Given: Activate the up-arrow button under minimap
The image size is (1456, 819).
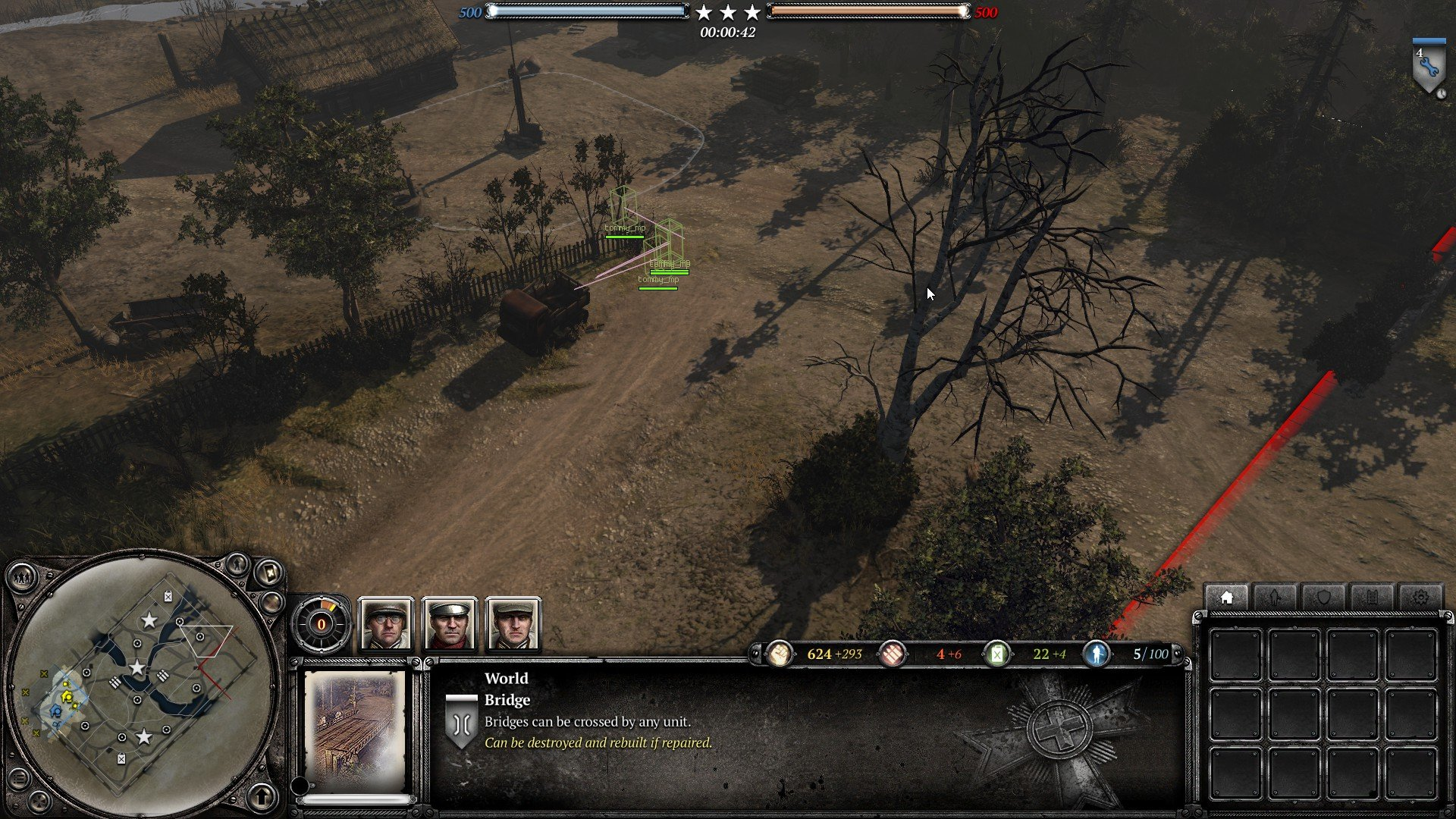Looking at the screenshot, I should (x=262, y=796).
